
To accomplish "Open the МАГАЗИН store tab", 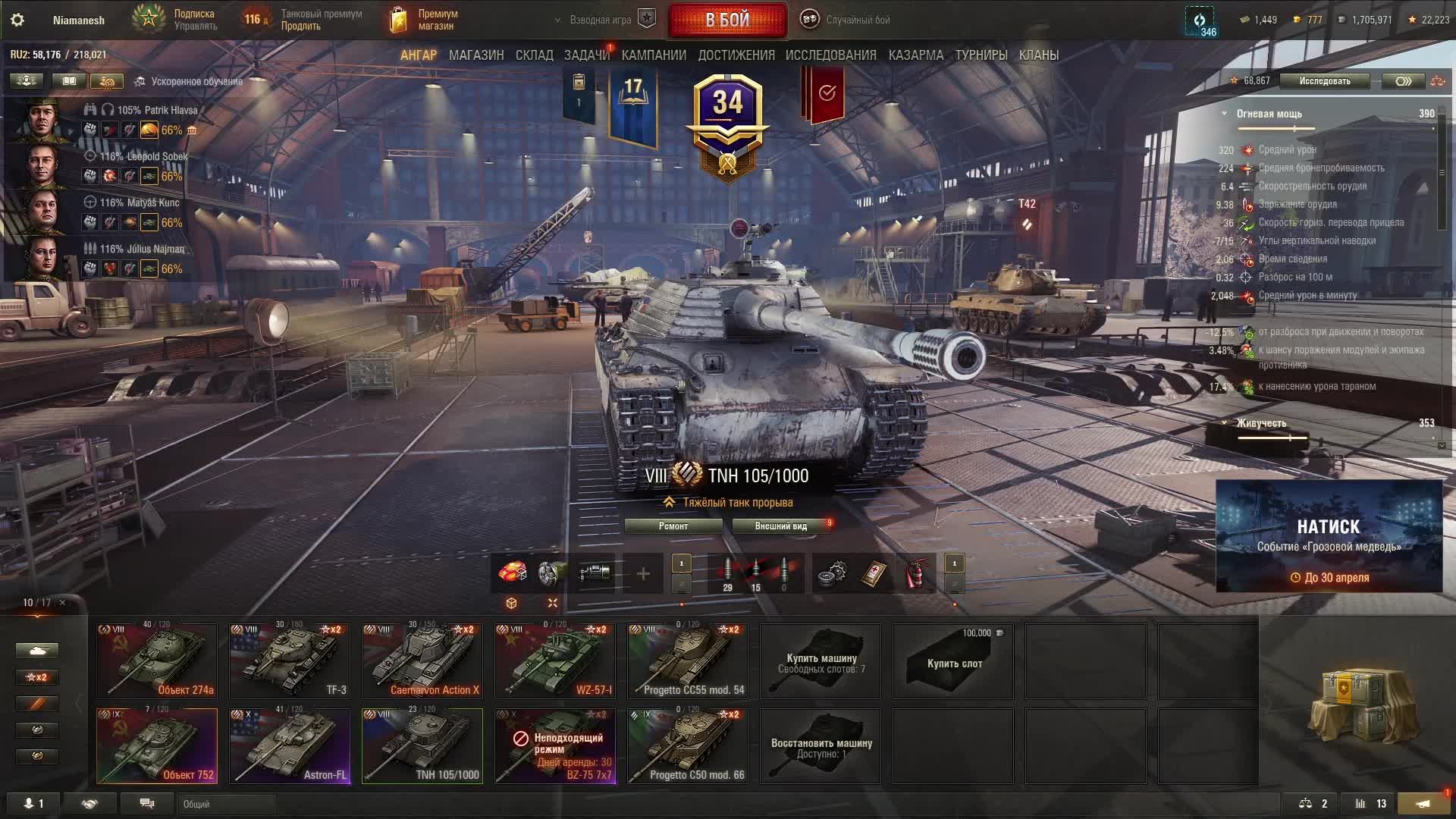I will [x=476, y=55].
